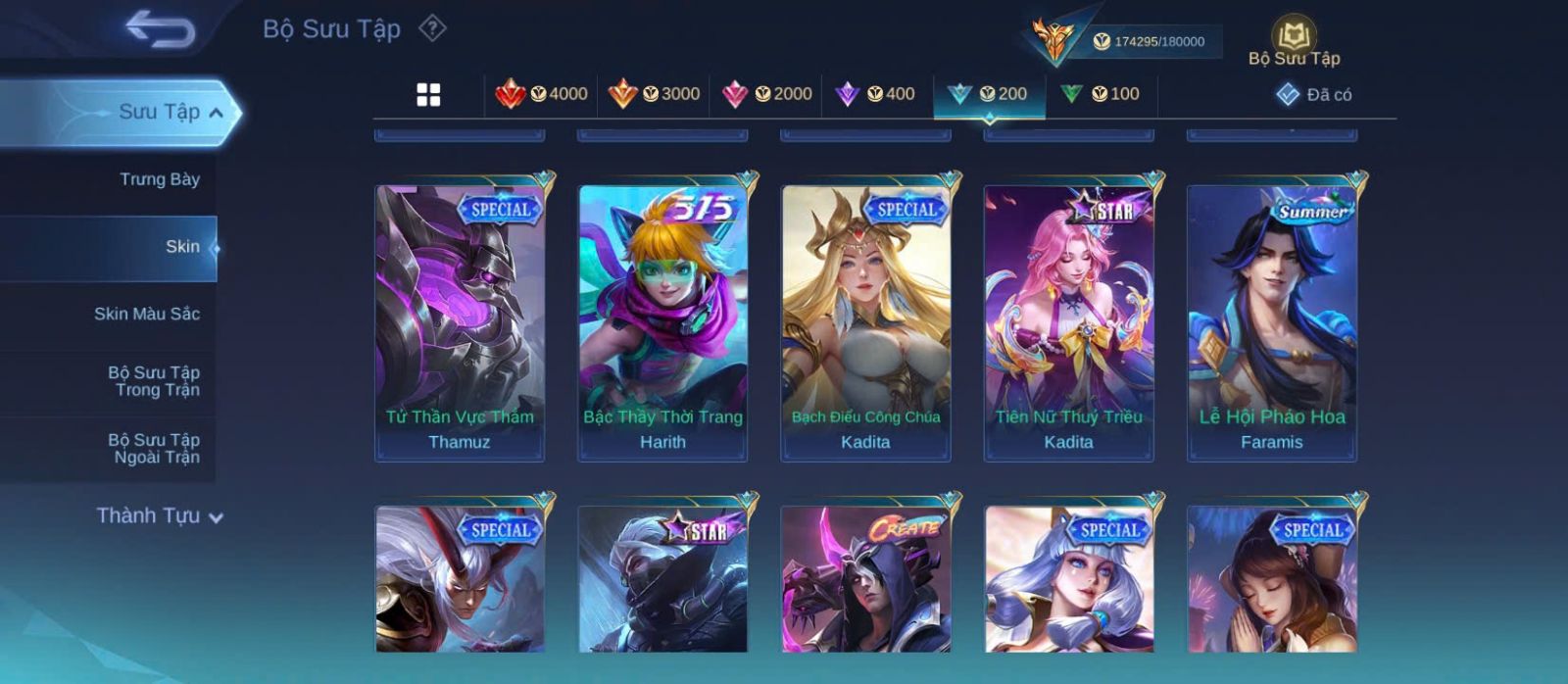Switch to the 2000 points tier tab
The image size is (1568, 684).
pos(766,94)
